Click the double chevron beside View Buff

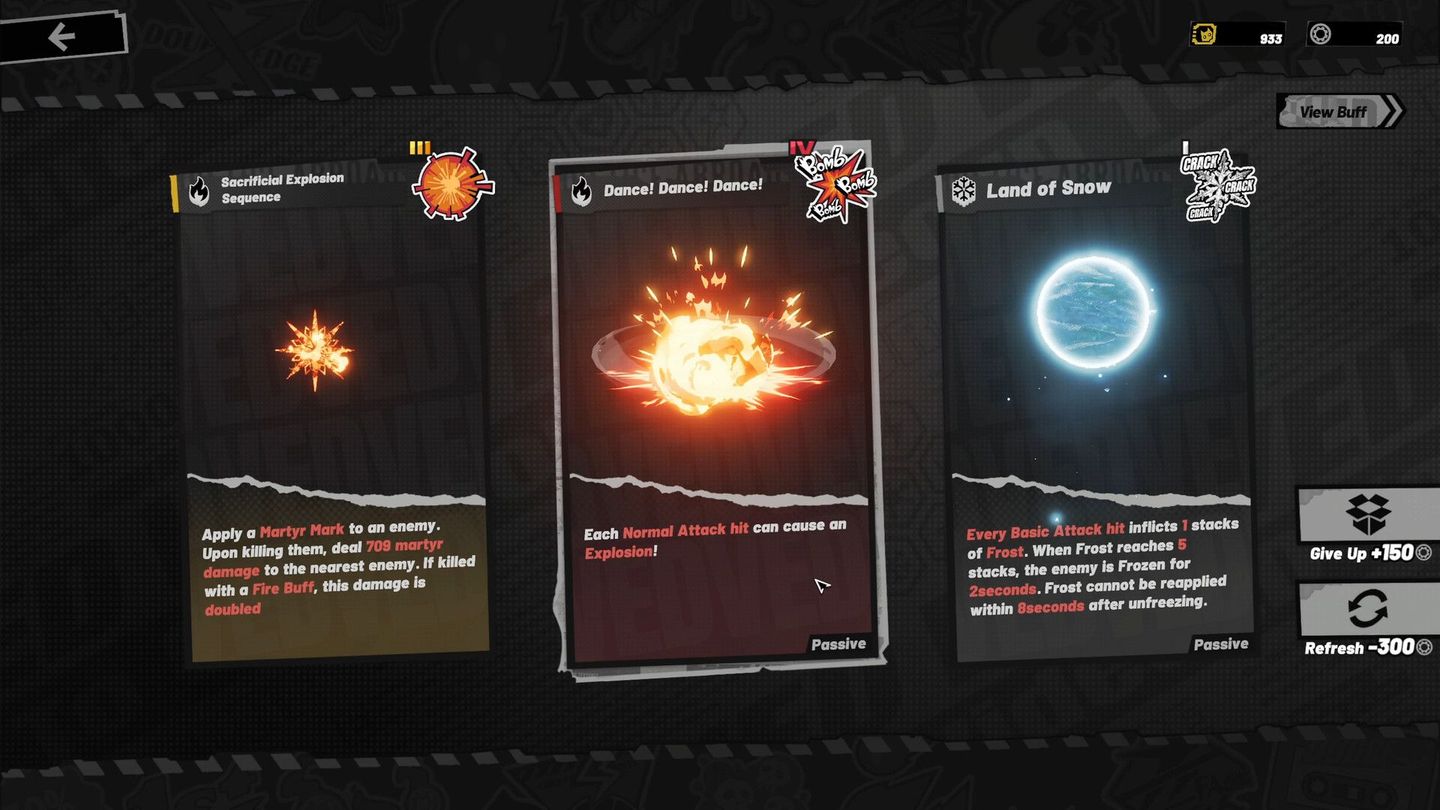point(1391,111)
